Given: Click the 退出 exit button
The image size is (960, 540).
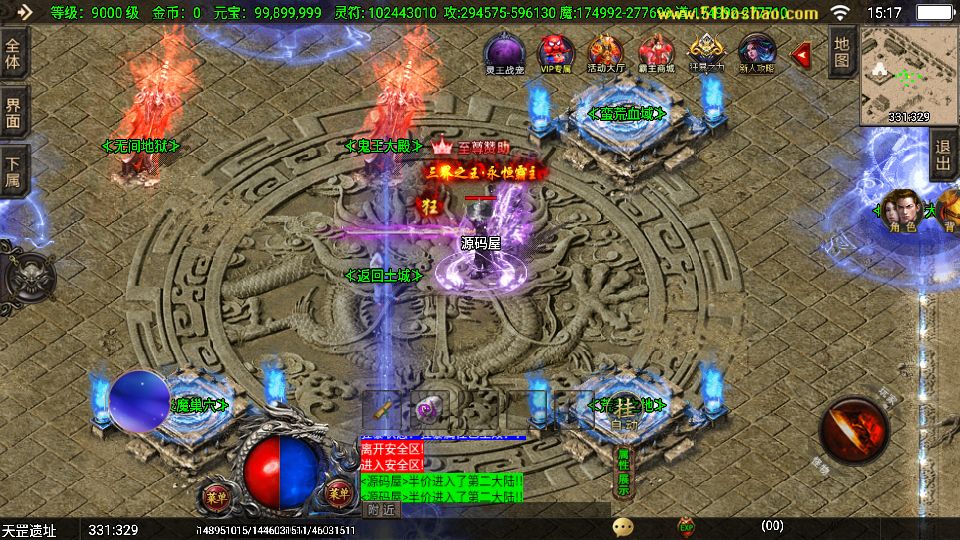Looking at the screenshot, I should (942, 158).
